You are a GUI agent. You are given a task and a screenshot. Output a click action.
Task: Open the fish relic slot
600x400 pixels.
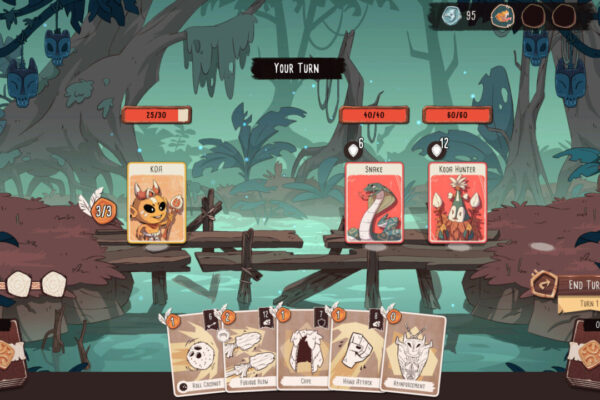pos(503,15)
